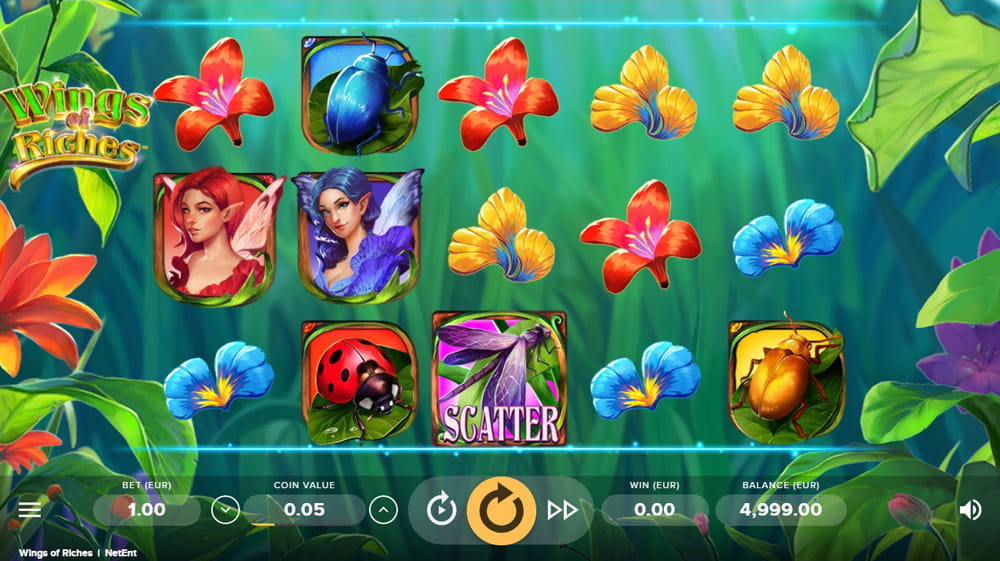Activate quick spin fast-forward
The width and height of the screenshot is (1000, 561).
[x=562, y=510]
